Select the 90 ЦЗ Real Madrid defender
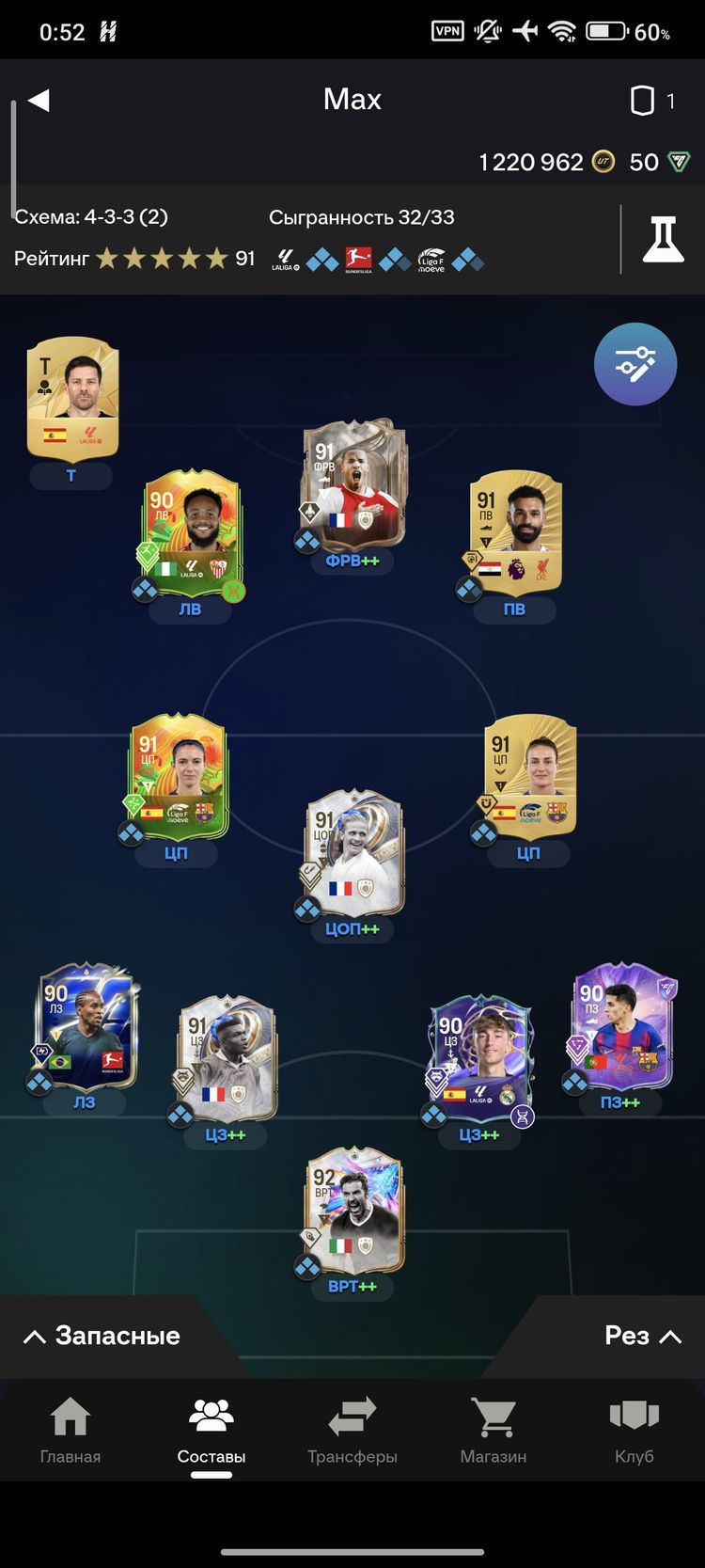705x1568 pixels. tap(480, 1060)
